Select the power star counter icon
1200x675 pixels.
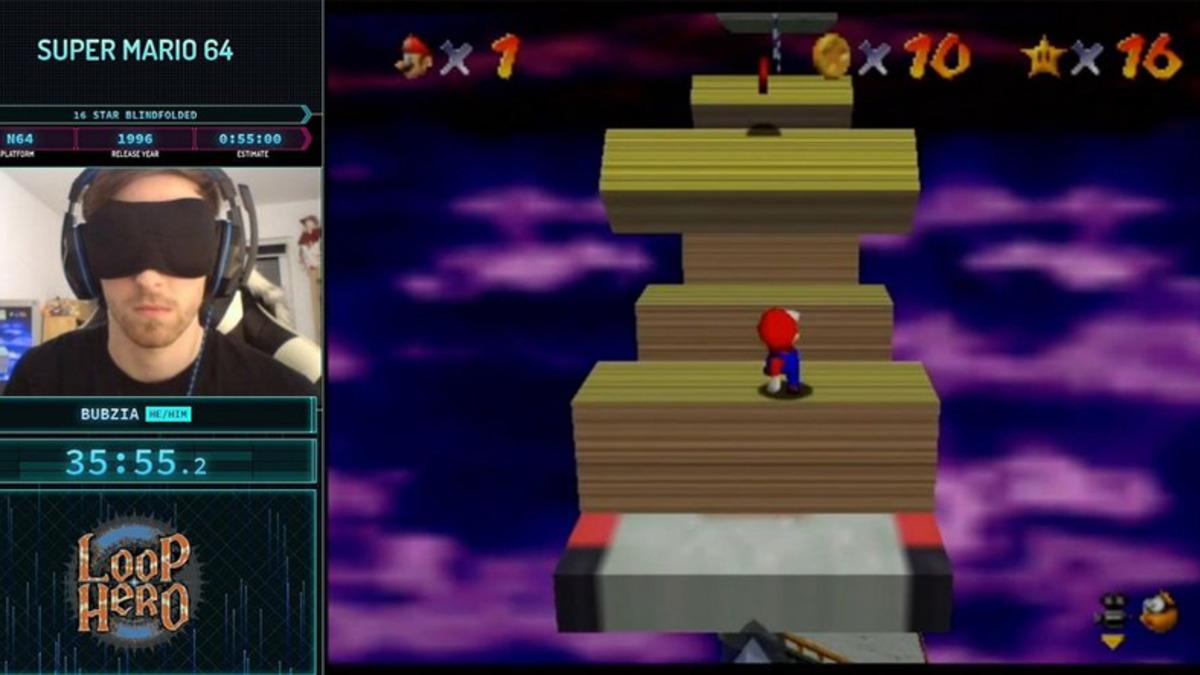tap(1043, 56)
